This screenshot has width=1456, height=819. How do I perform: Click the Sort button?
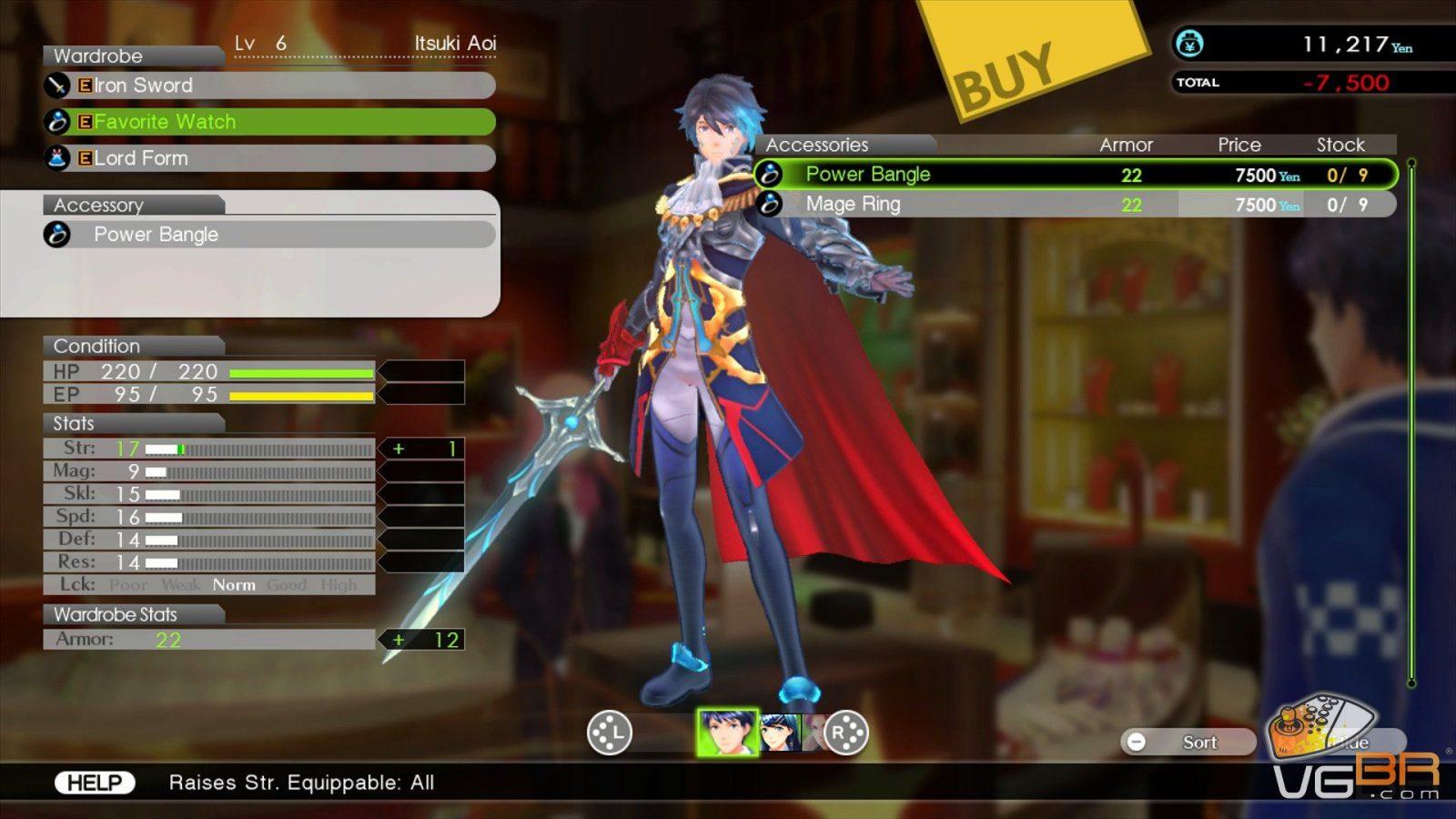[1188, 743]
